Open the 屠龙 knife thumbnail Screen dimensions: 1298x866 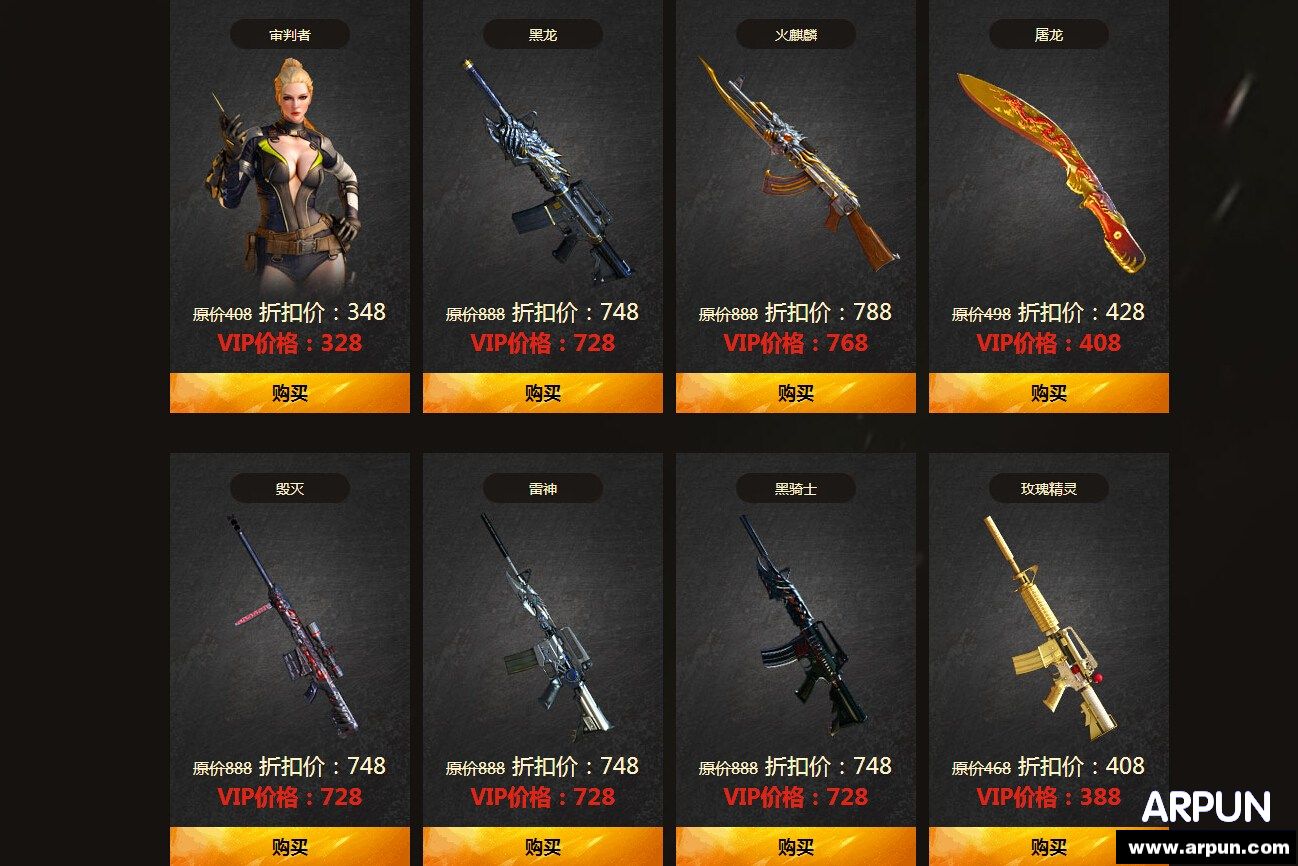click(1049, 165)
